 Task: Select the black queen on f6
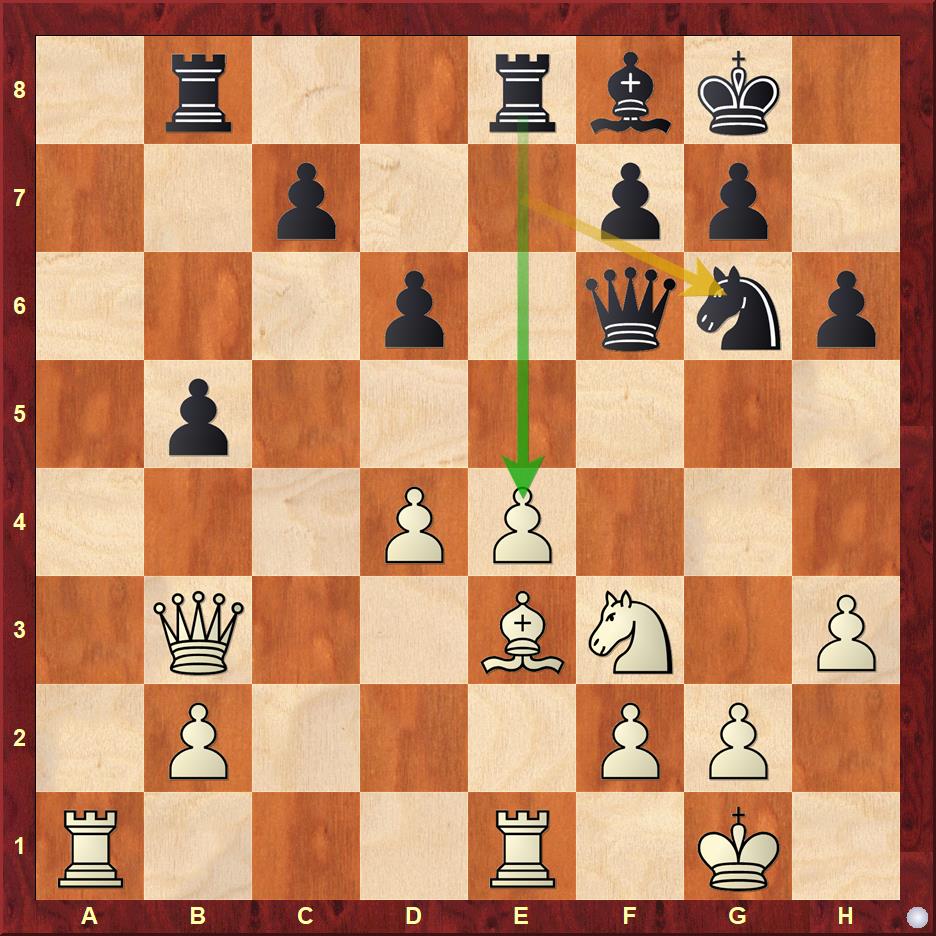[630, 306]
